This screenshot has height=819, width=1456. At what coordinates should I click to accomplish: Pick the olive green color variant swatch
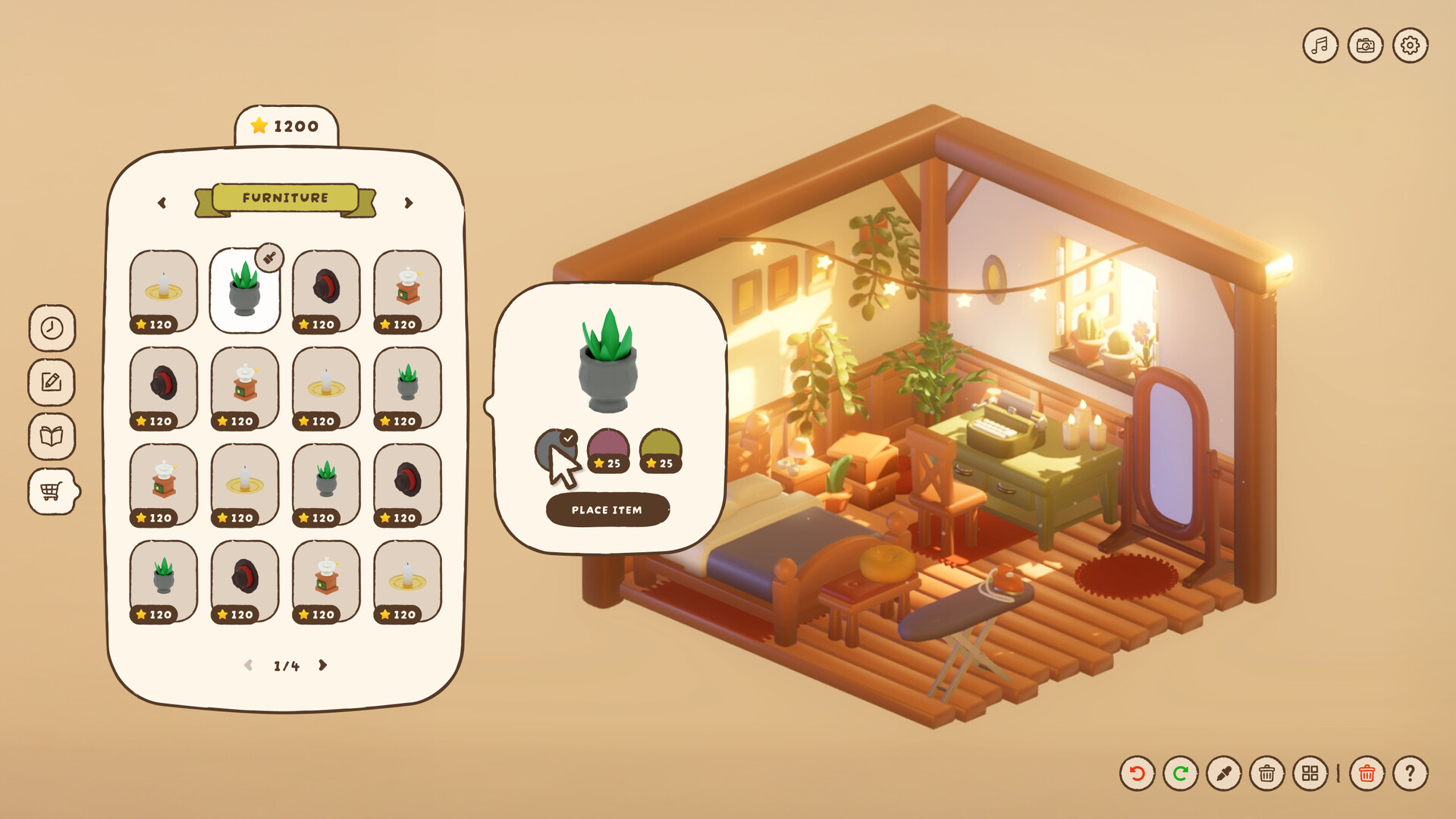click(x=661, y=450)
